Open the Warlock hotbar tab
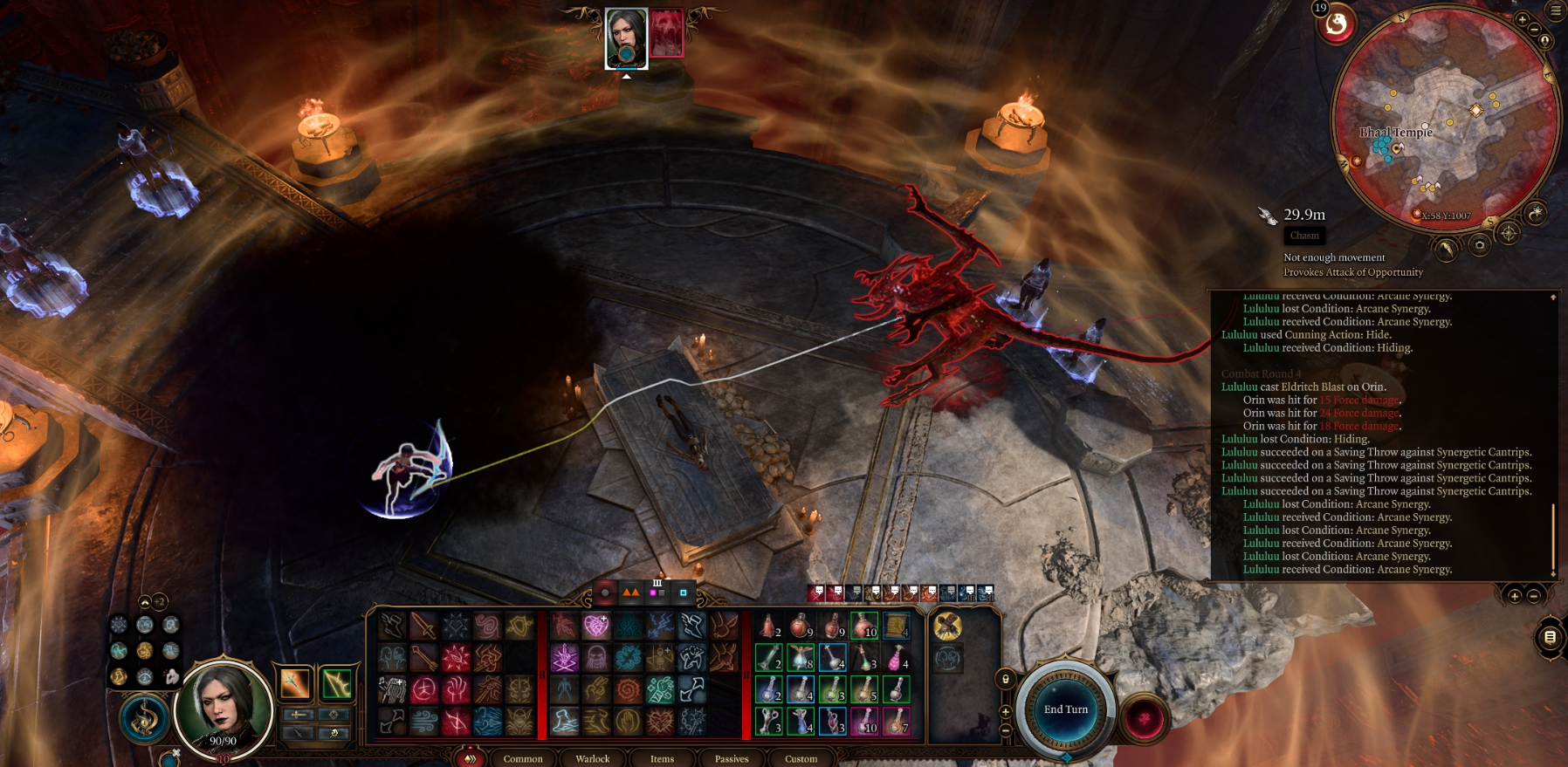The width and height of the screenshot is (1568, 767). point(593,758)
